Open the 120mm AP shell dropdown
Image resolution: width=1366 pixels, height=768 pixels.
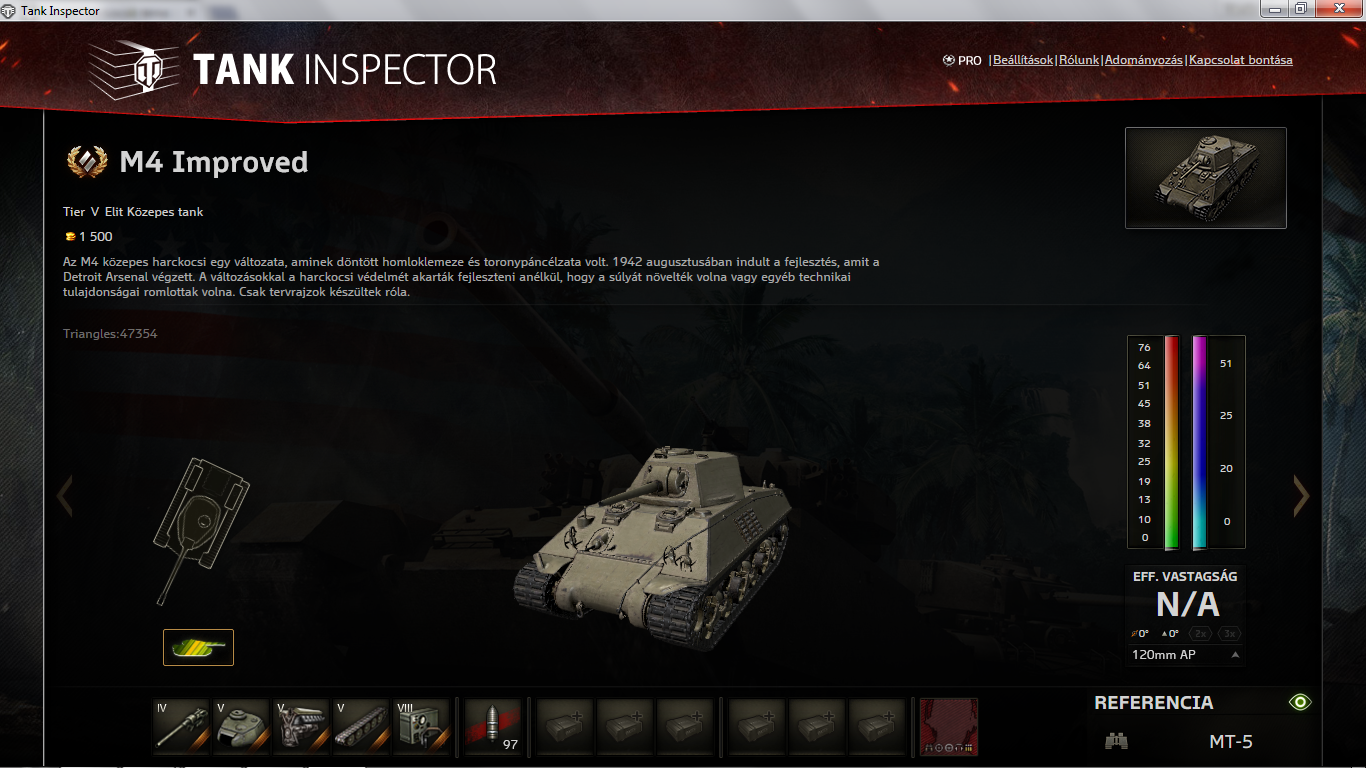point(1186,655)
